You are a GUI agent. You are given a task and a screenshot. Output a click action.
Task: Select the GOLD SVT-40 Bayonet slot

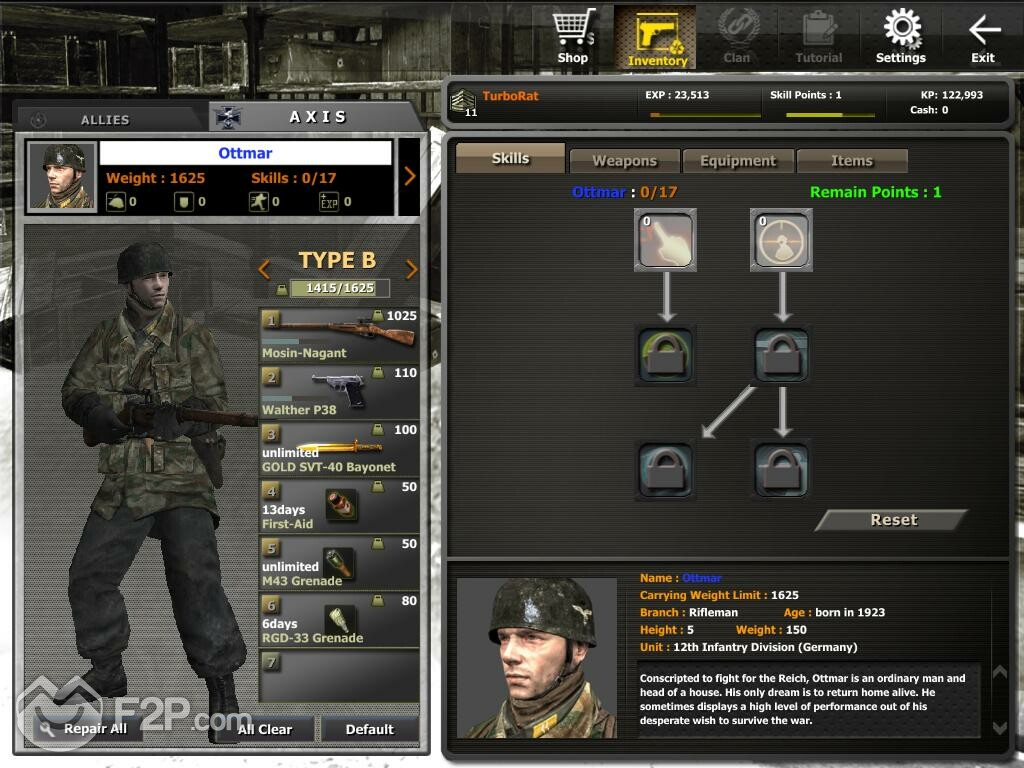(339, 449)
